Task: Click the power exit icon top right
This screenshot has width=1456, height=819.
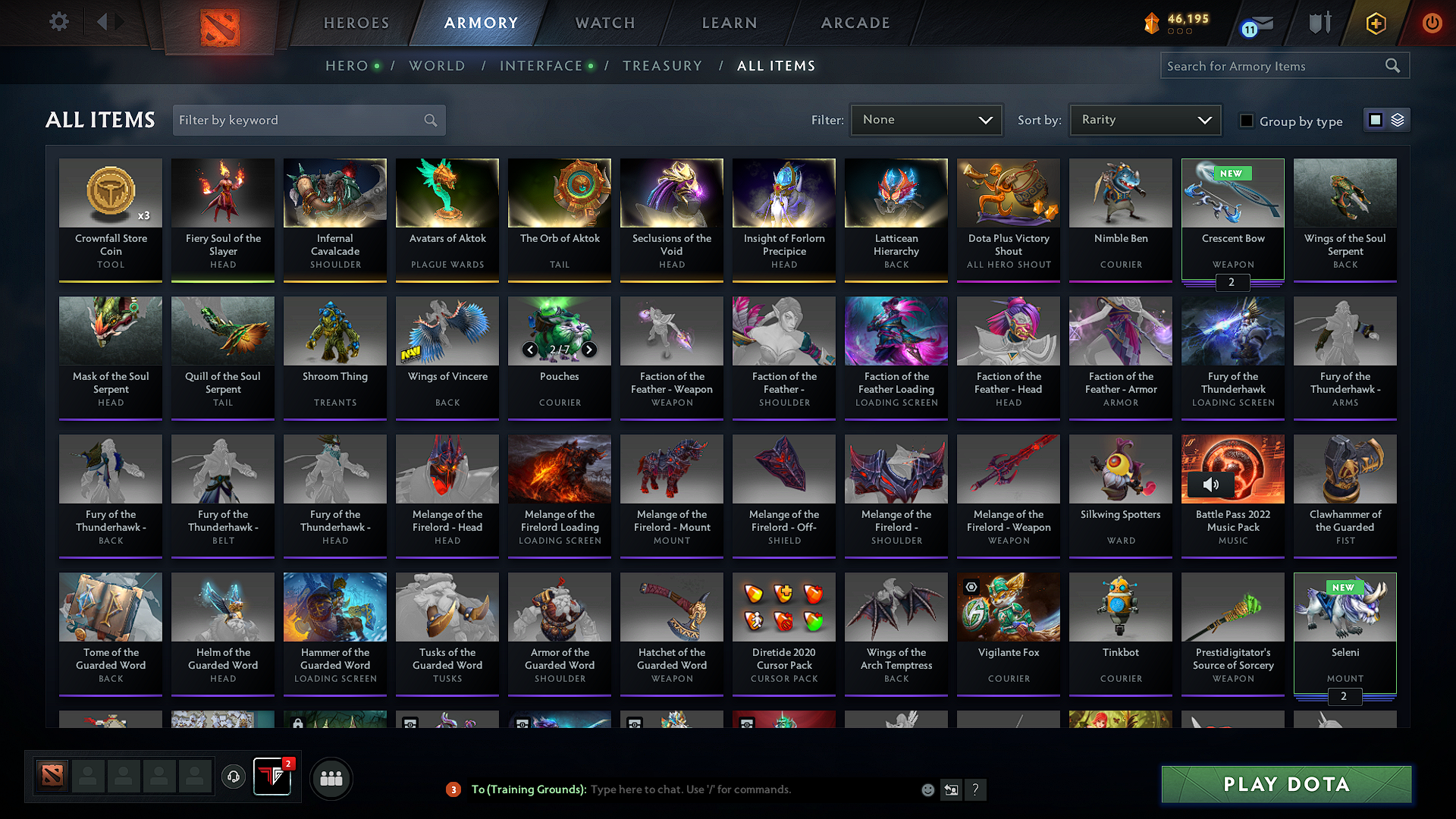Action: (x=1432, y=23)
